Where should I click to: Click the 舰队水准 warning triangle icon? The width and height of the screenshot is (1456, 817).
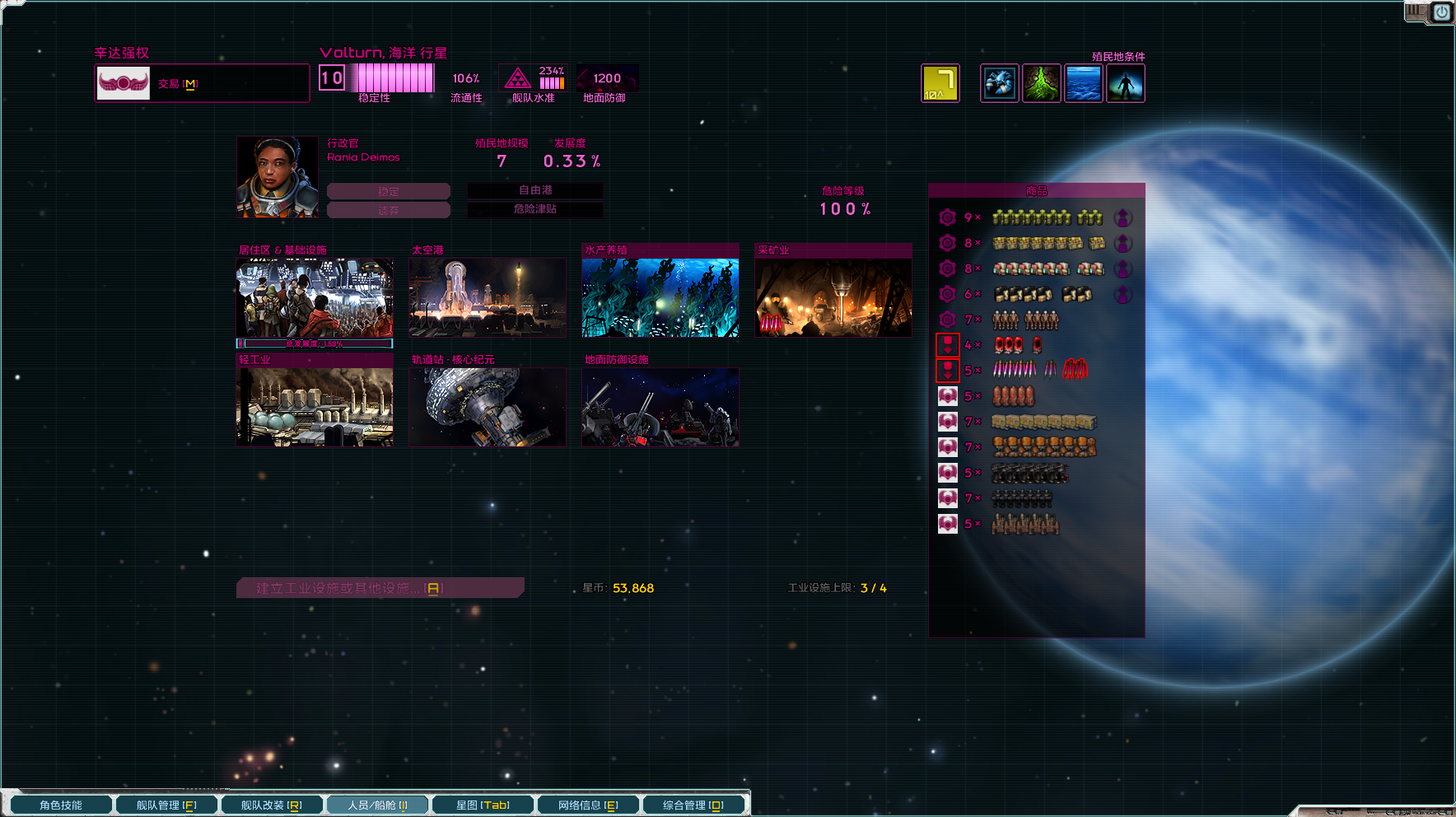517,78
